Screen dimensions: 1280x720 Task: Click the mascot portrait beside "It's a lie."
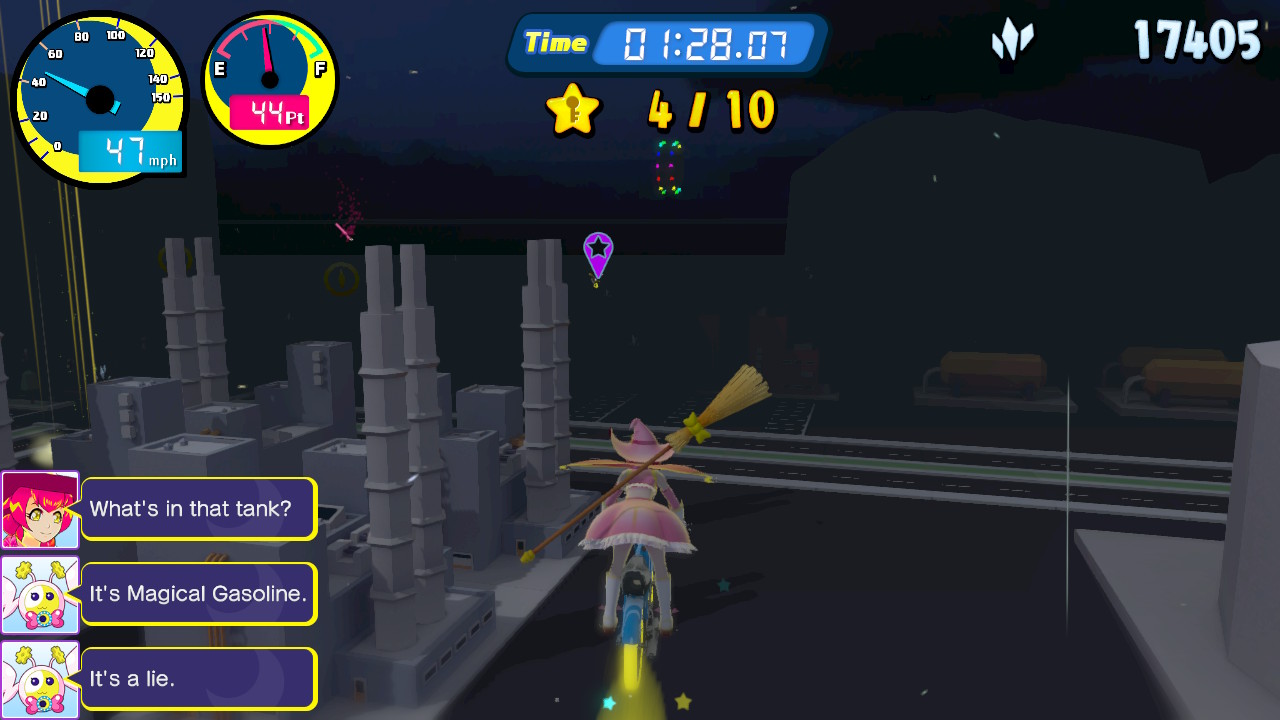click(x=40, y=680)
